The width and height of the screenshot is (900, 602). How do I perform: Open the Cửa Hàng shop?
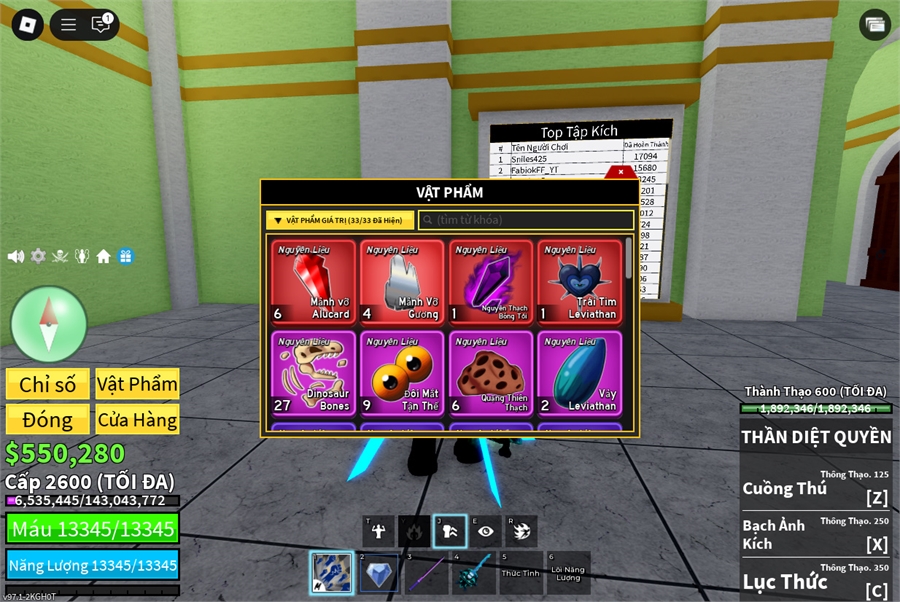pos(137,419)
